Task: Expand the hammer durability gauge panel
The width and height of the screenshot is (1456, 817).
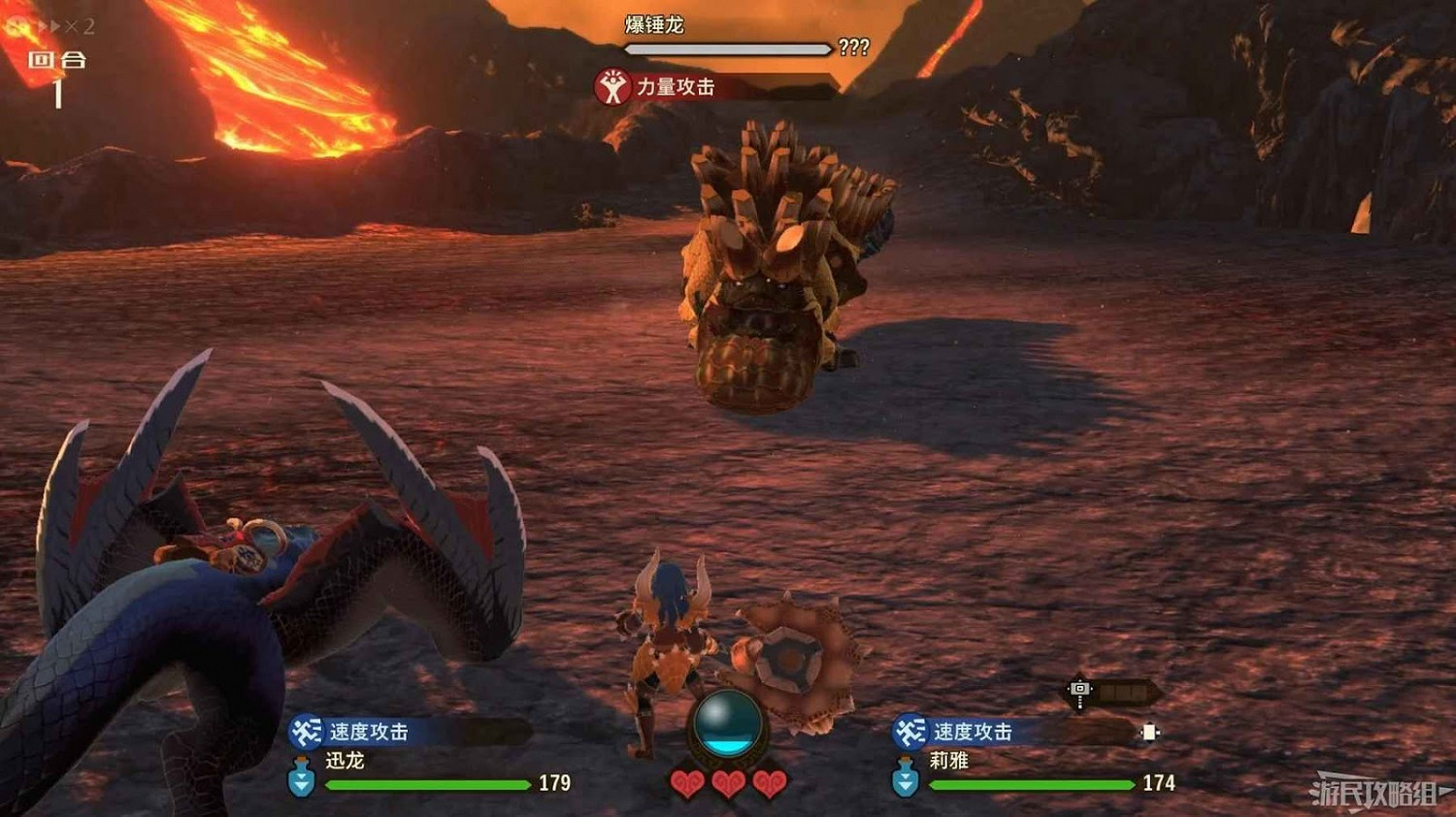Action: click(x=1124, y=689)
